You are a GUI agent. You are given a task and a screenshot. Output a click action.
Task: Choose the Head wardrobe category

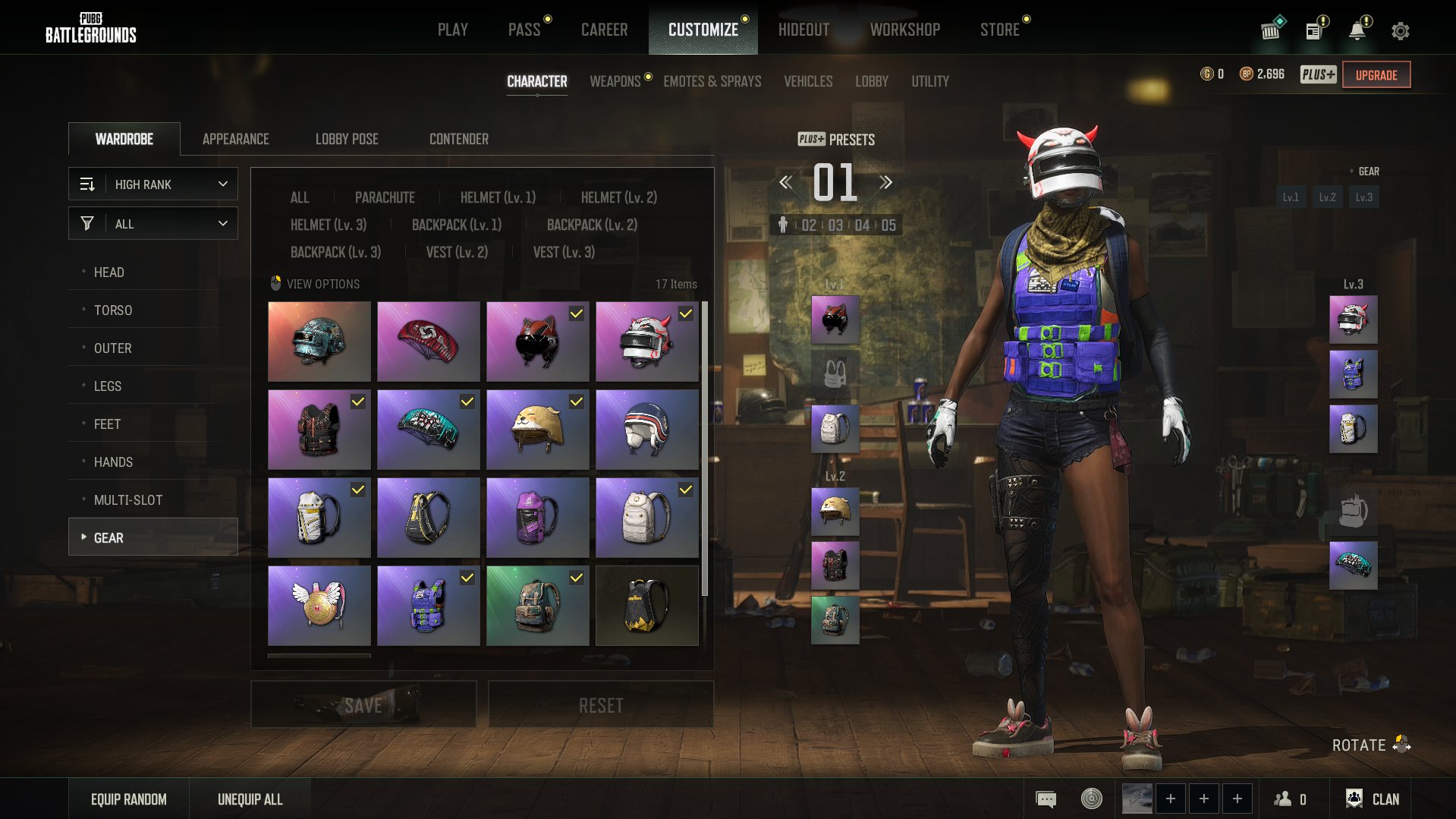pos(108,272)
